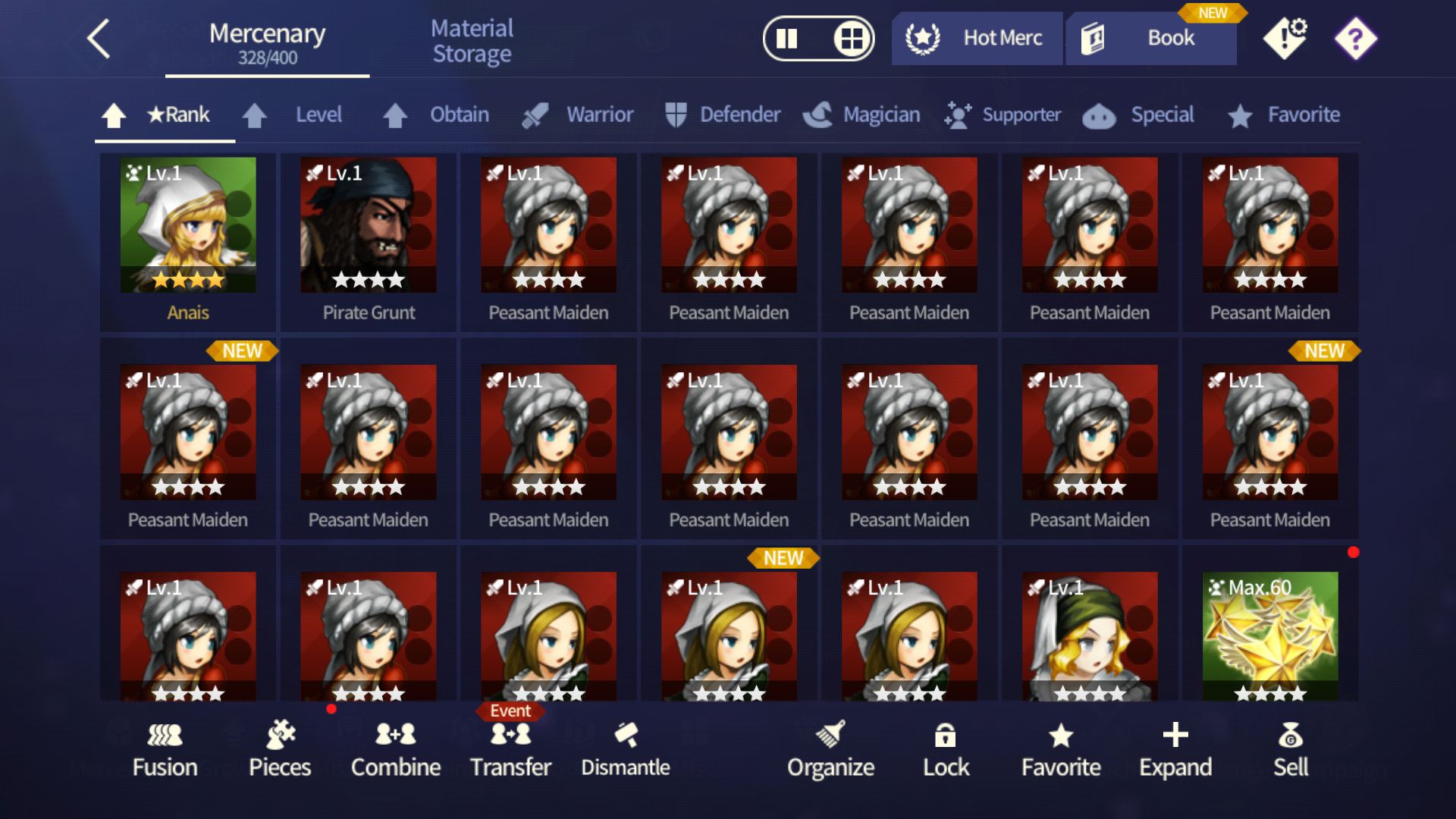
Task: Open the Lock function
Action: pos(946,751)
